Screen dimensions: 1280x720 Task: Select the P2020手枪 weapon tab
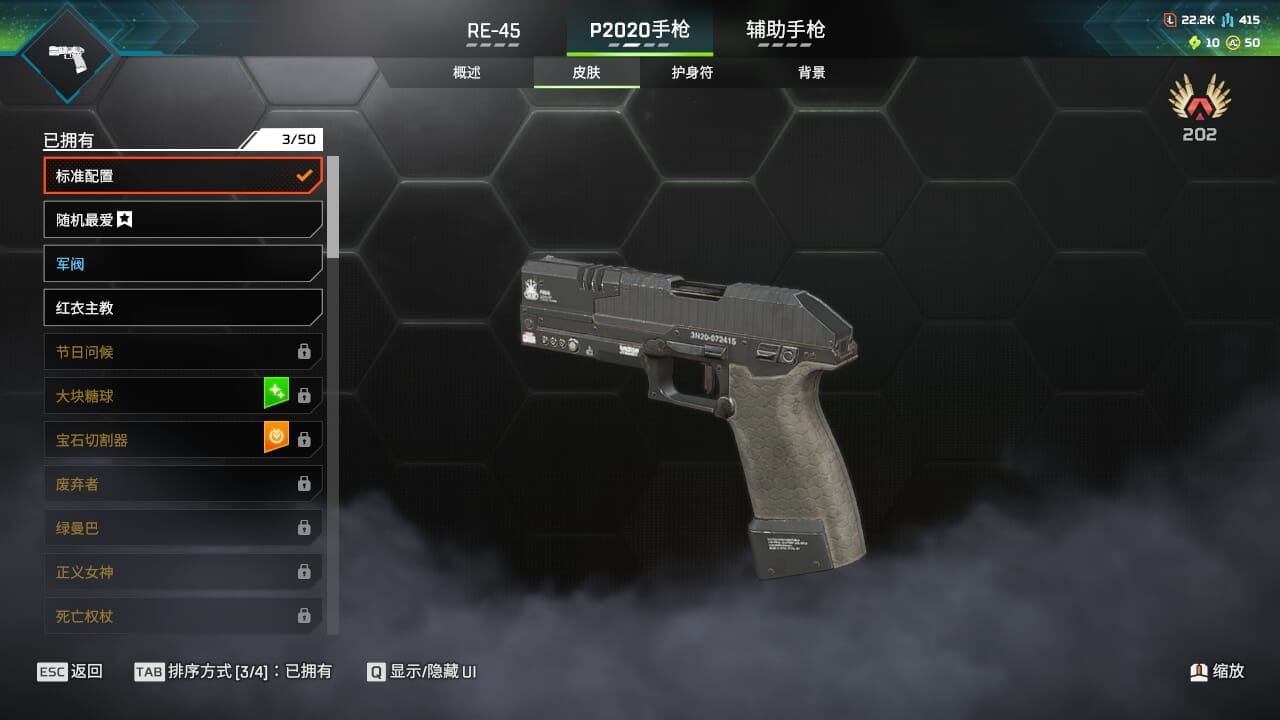click(x=639, y=31)
